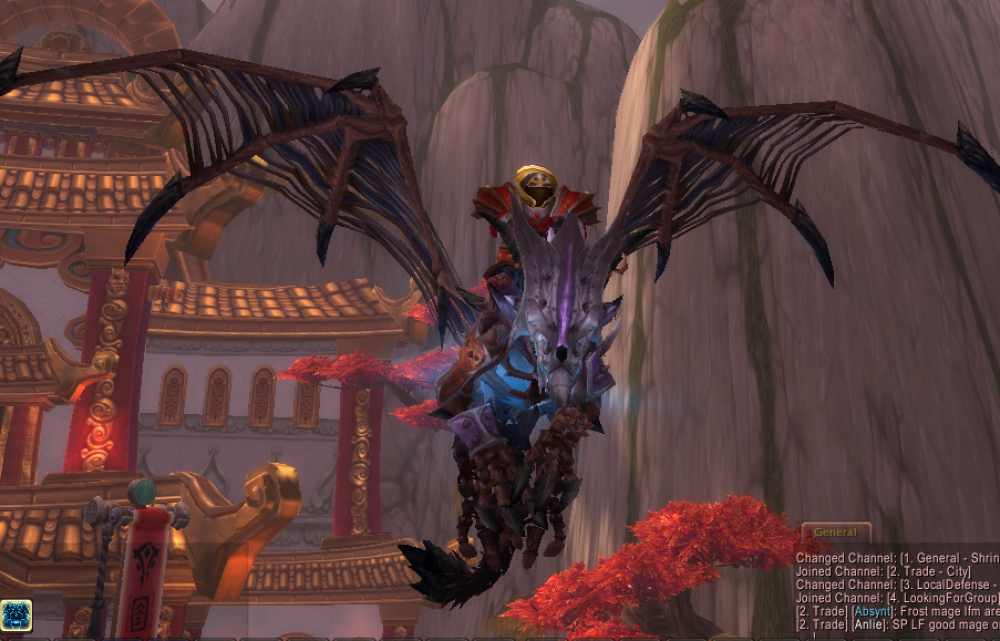Screen dimensions: 1000x641
Task: Activate the highlighted blue bear-face icon
Action: point(15,616)
